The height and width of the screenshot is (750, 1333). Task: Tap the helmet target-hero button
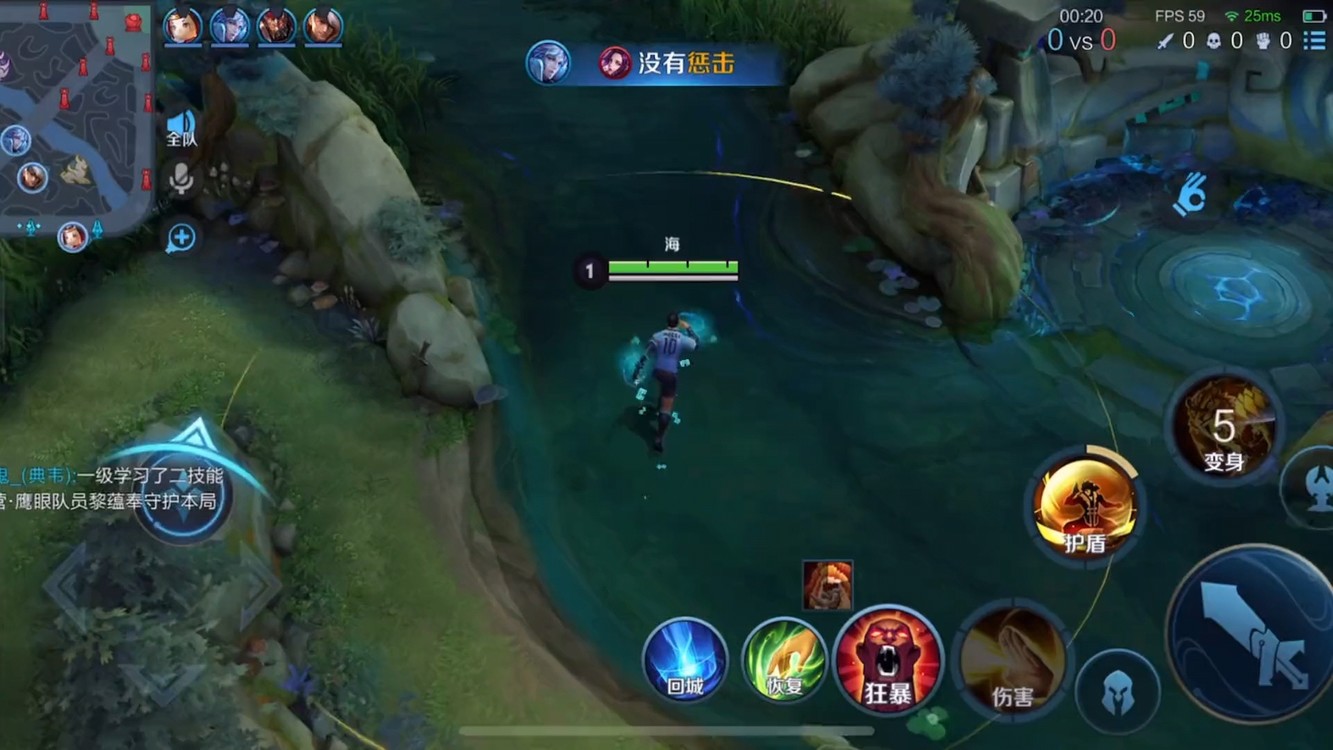coord(1117,691)
